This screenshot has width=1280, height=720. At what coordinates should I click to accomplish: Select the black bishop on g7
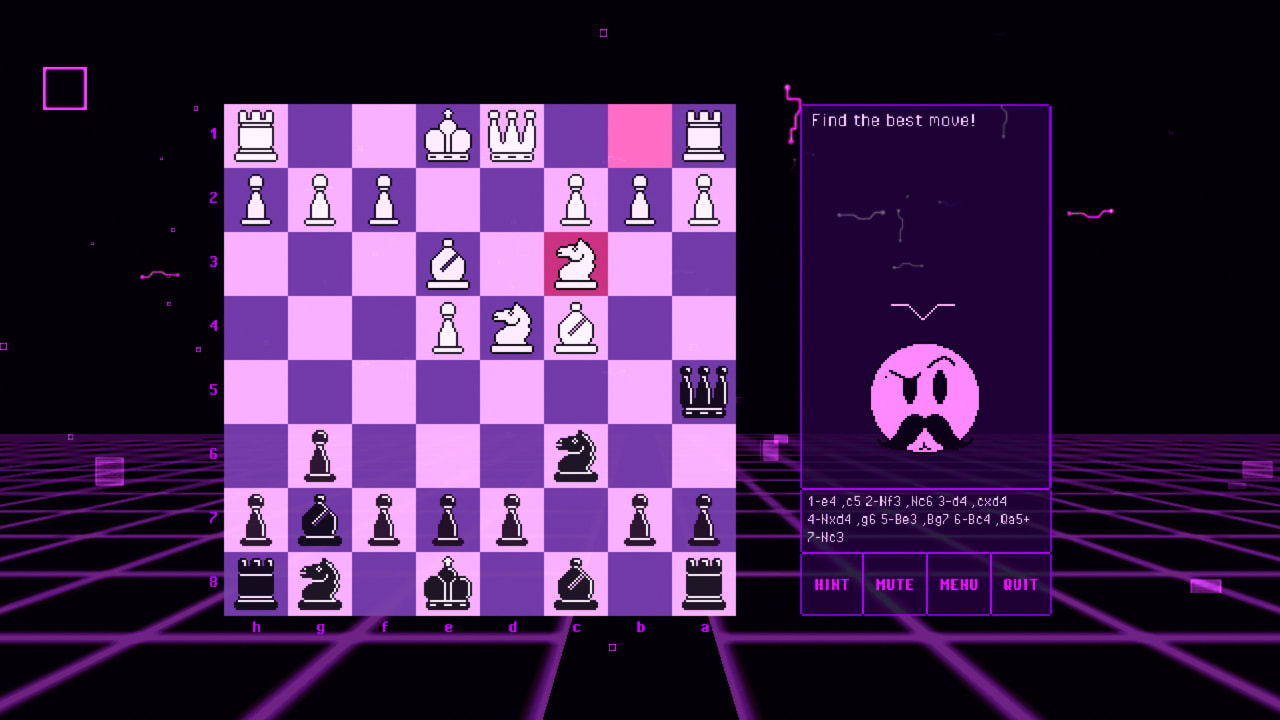pos(320,519)
